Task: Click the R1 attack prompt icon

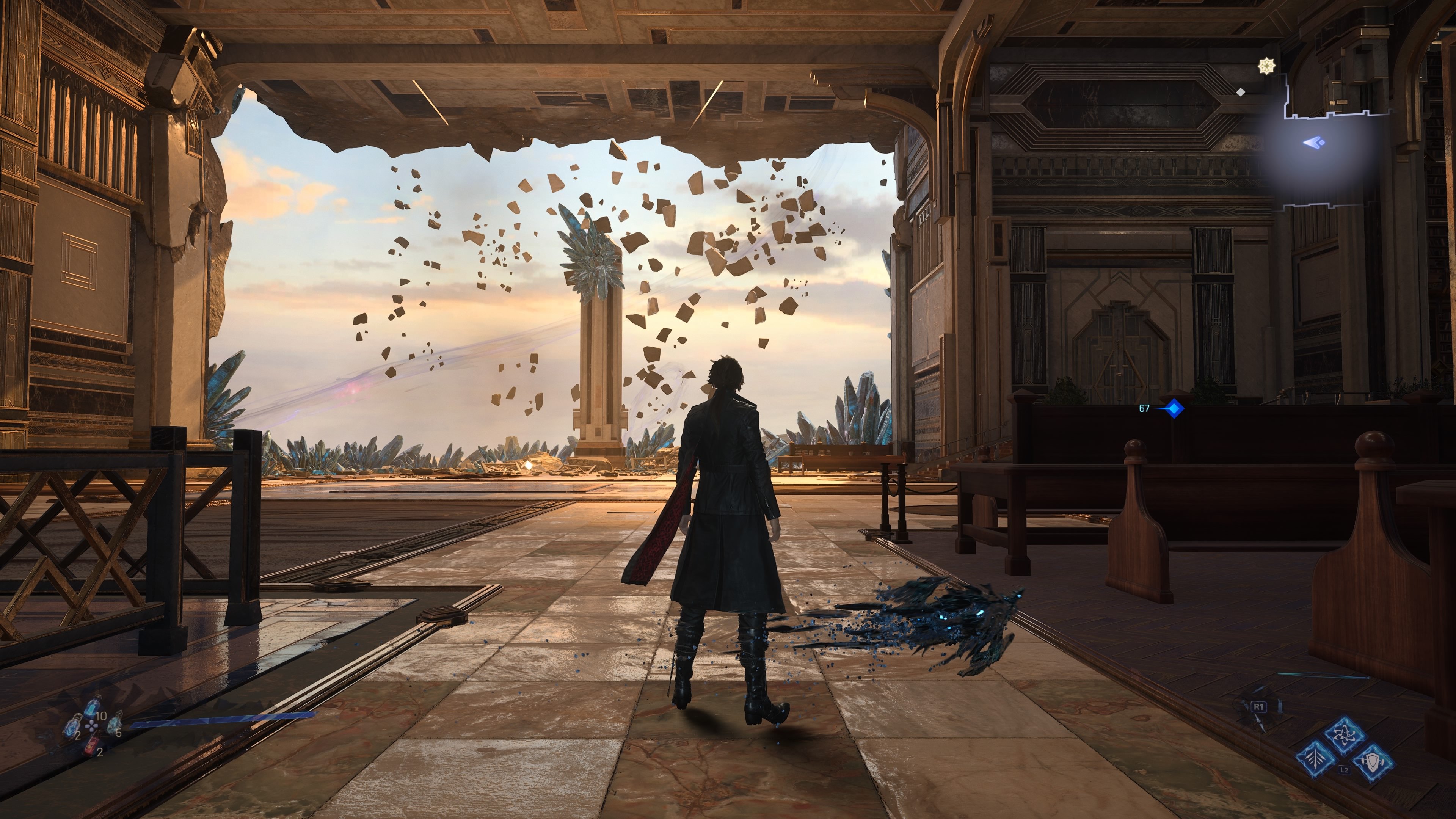Action: [x=1259, y=707]
